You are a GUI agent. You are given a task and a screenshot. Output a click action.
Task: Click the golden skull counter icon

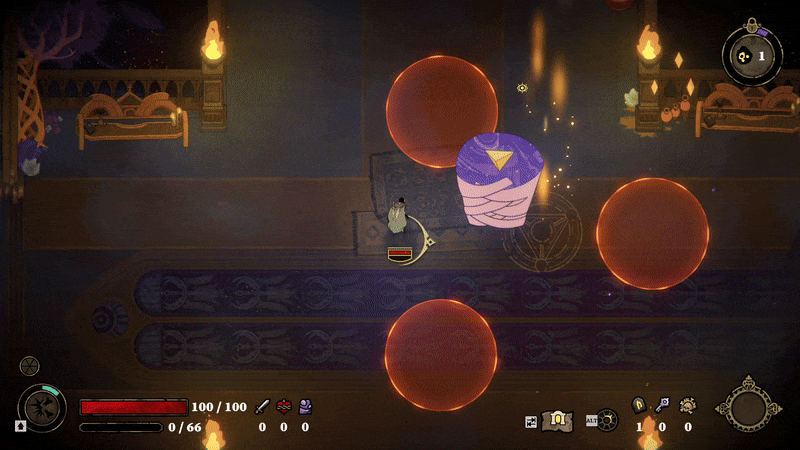point(687,406)
